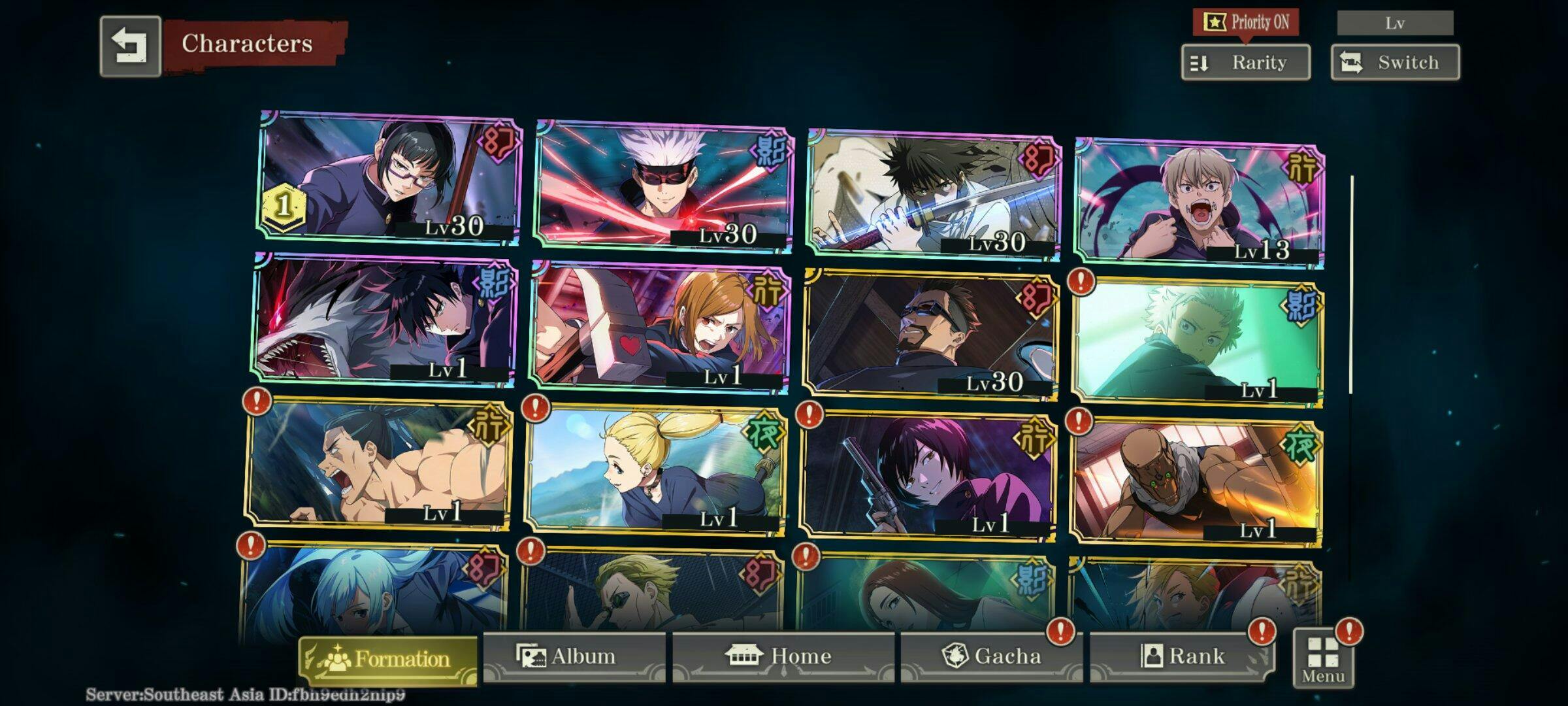The height and width of the screenshot is (706, 1568).
Task: Switch to the Album tab
Action: (574, 656)
